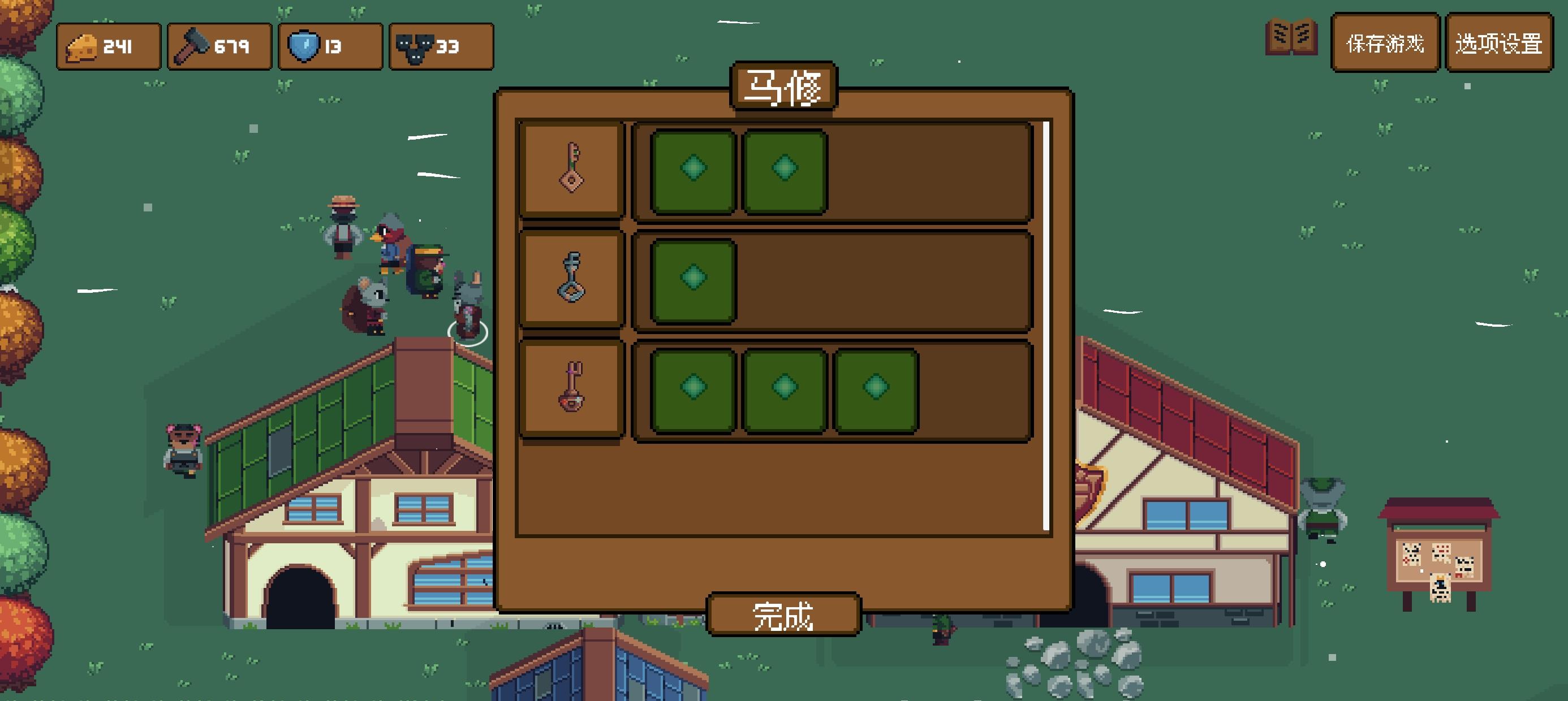Click the villager faces icon showing 33

(416, 46)
